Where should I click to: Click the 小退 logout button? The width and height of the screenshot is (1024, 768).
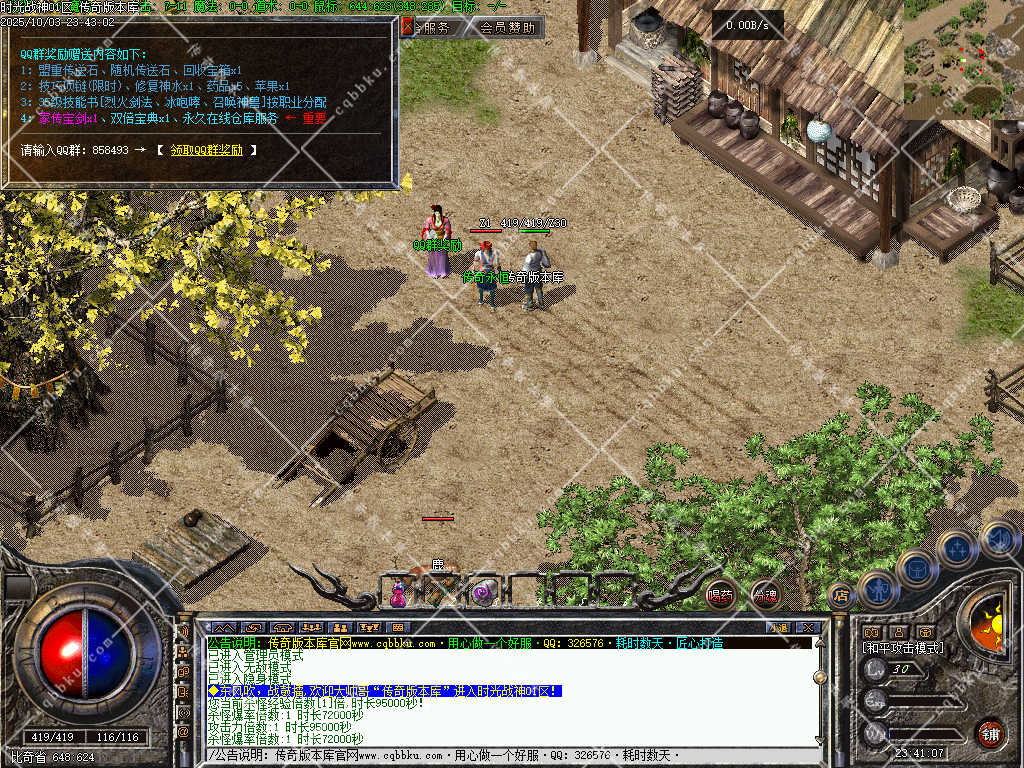pos(777,627)
